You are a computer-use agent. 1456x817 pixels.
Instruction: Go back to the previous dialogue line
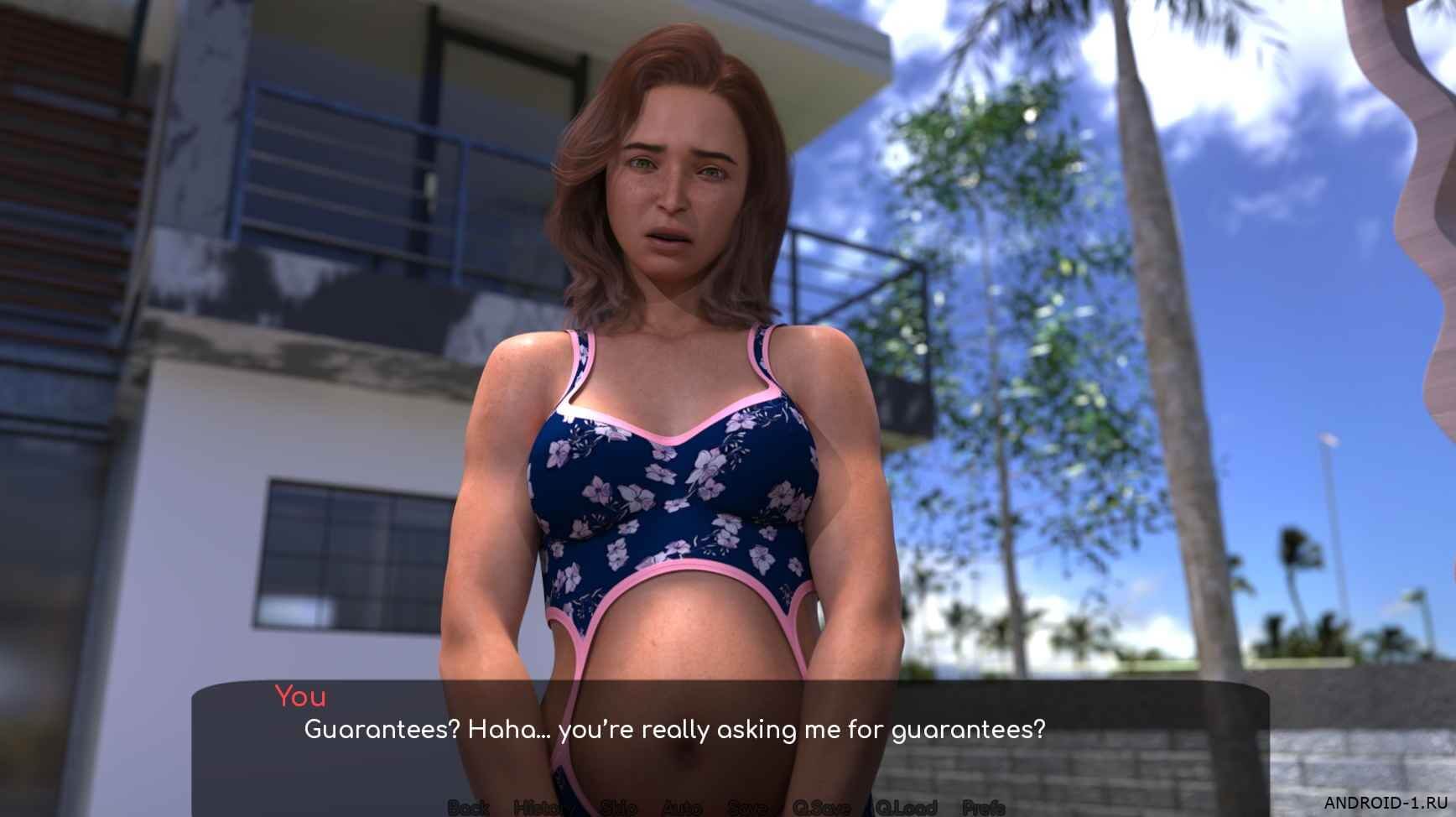468,808
